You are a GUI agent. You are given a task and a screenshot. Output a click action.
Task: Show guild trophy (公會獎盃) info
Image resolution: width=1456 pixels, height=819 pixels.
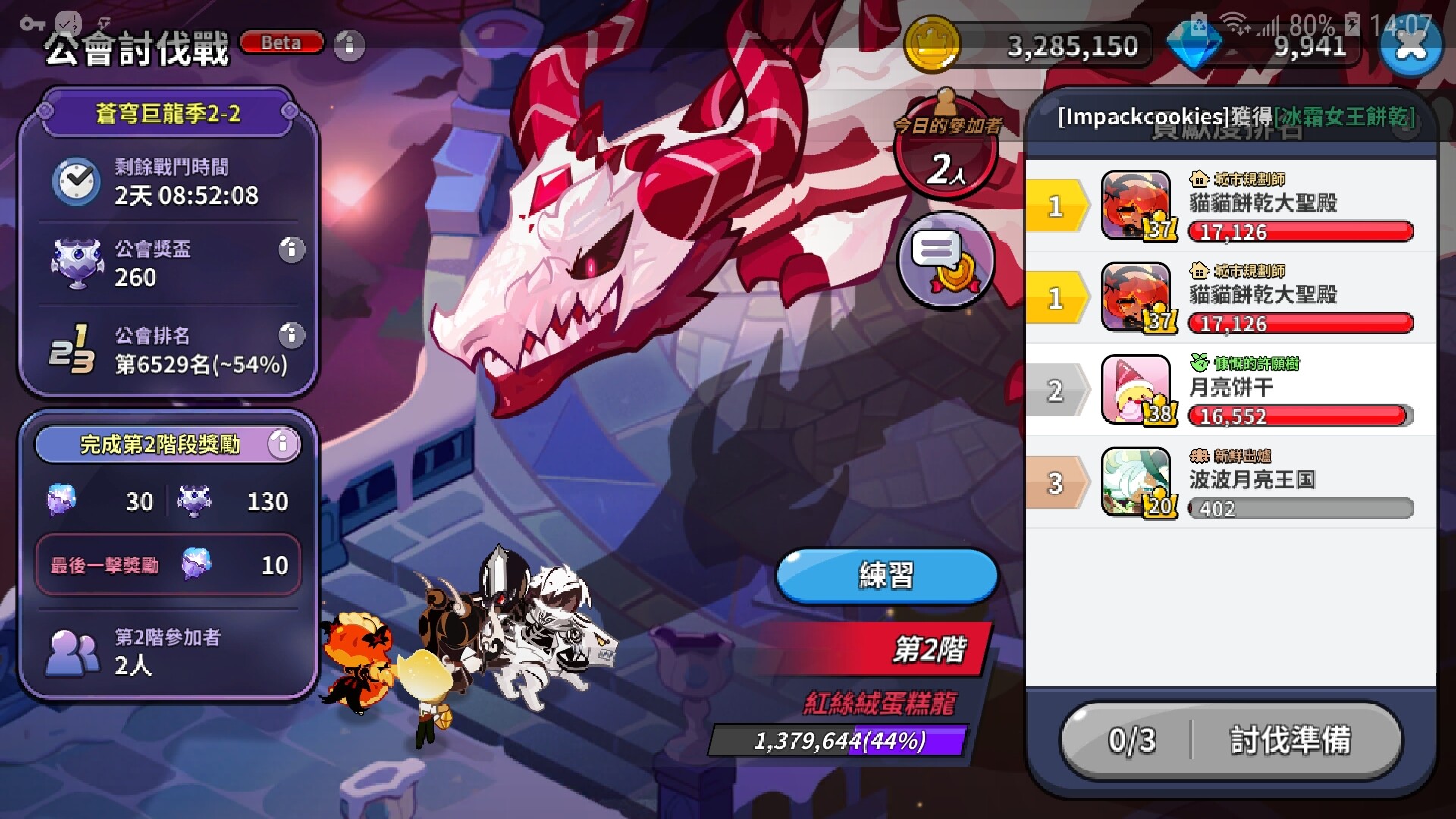point(291,249)
